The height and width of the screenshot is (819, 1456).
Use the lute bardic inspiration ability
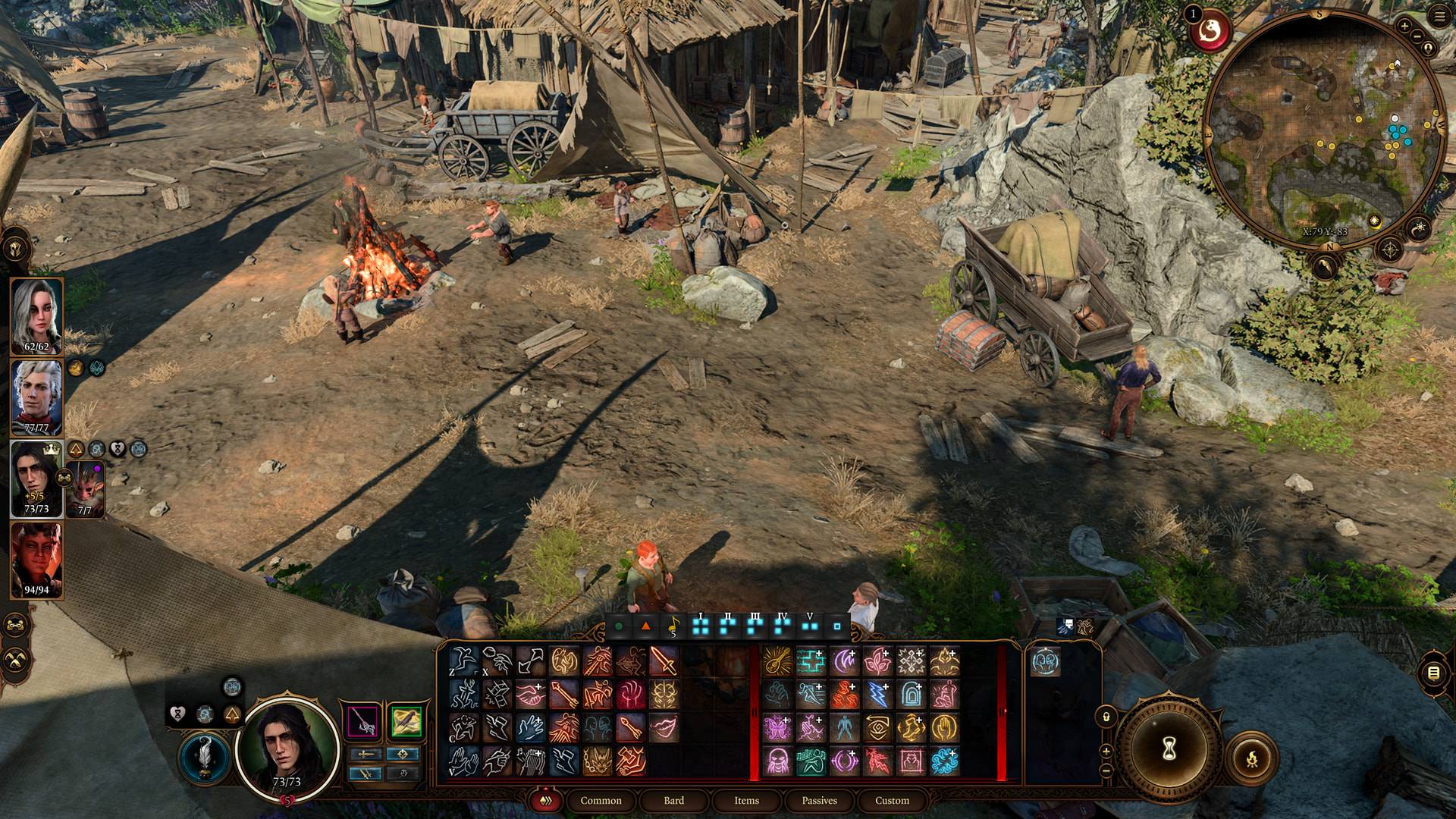point(777,661)
